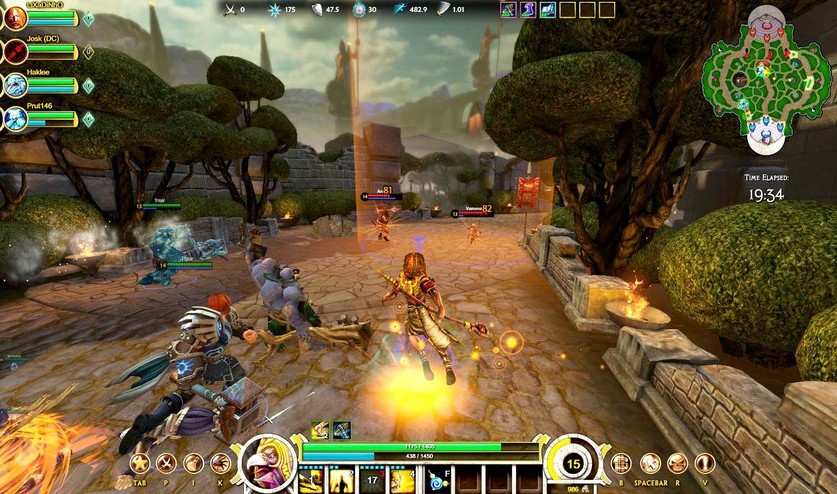Click the blue book item icon
This screenshot has height=494, width=837.
[547, 10]
